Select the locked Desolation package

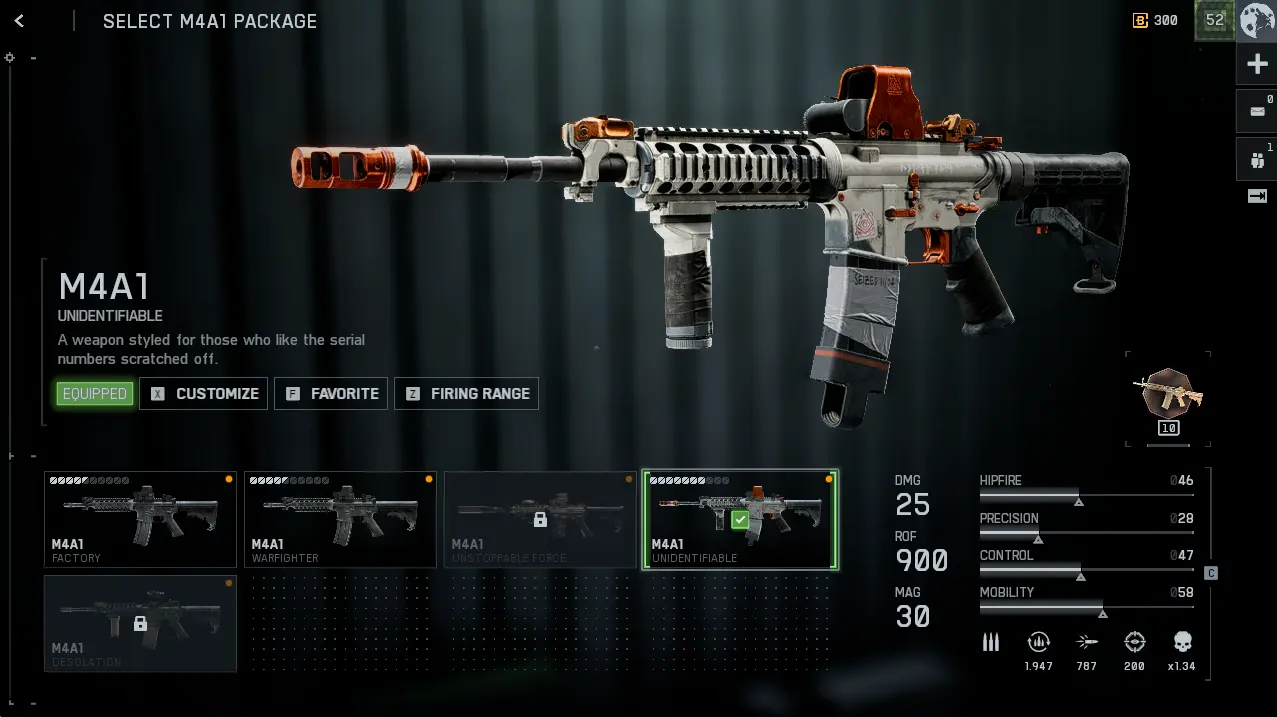pyautogui.click(x=140, y=623)
